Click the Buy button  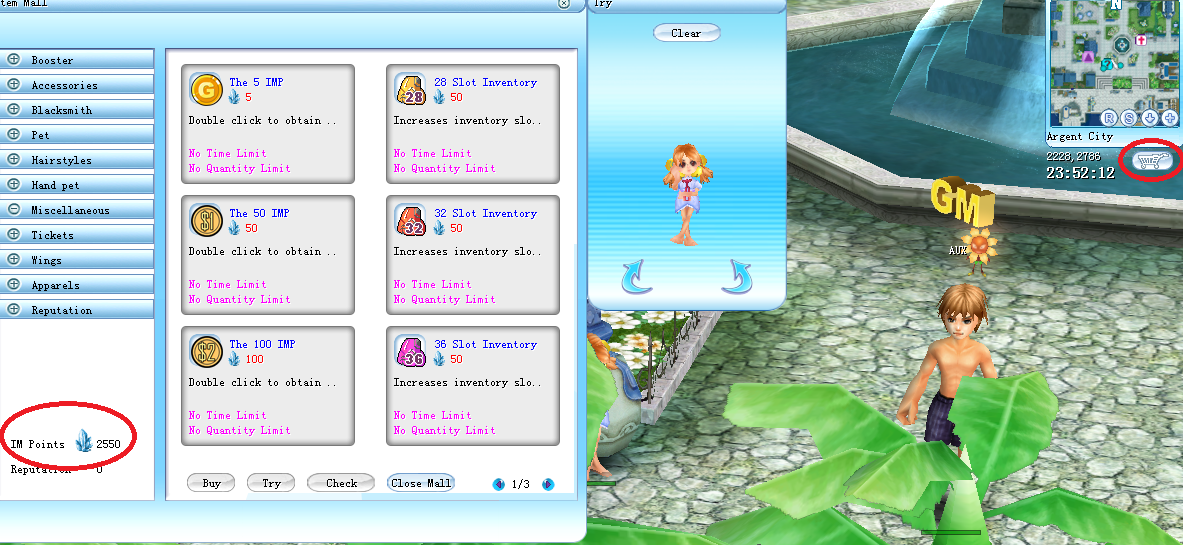coord(211,483)
